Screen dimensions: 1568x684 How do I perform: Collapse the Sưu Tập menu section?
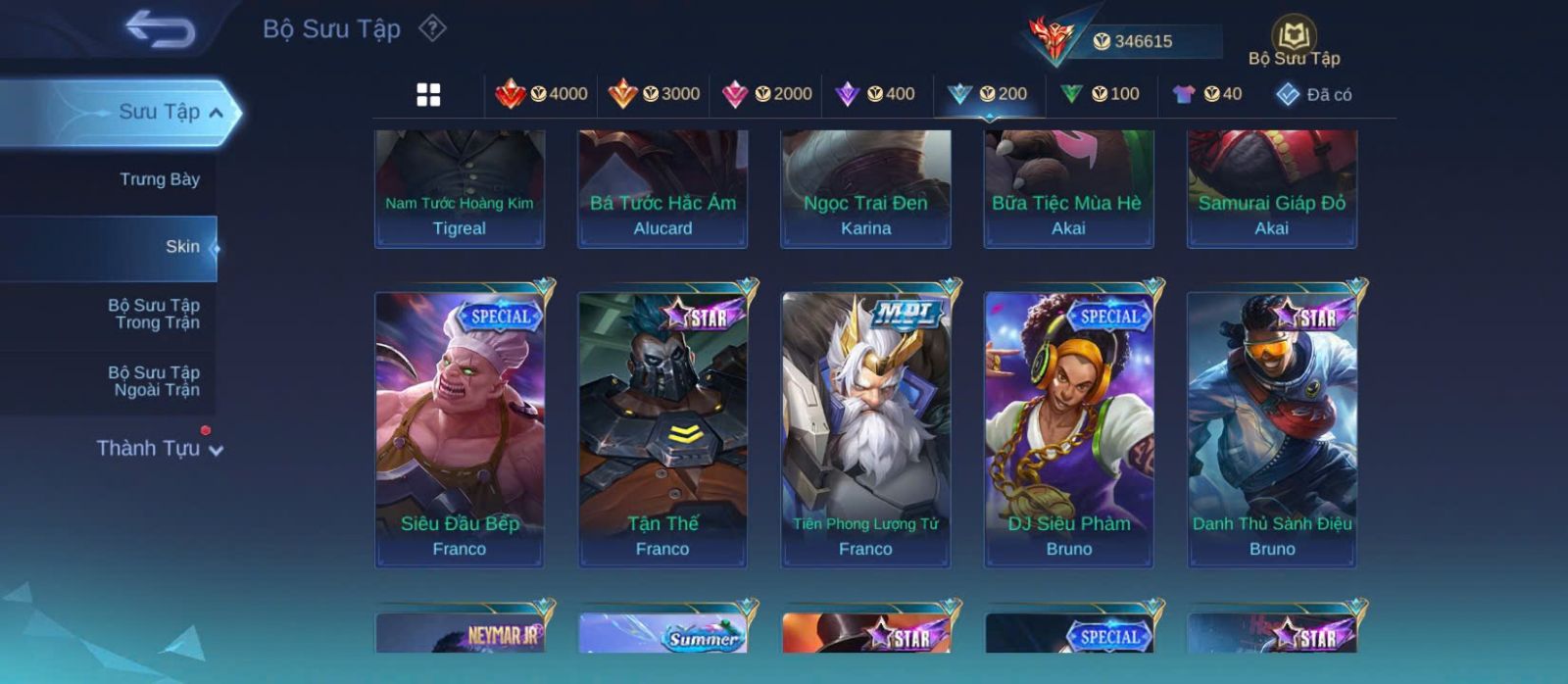[217, 113]
